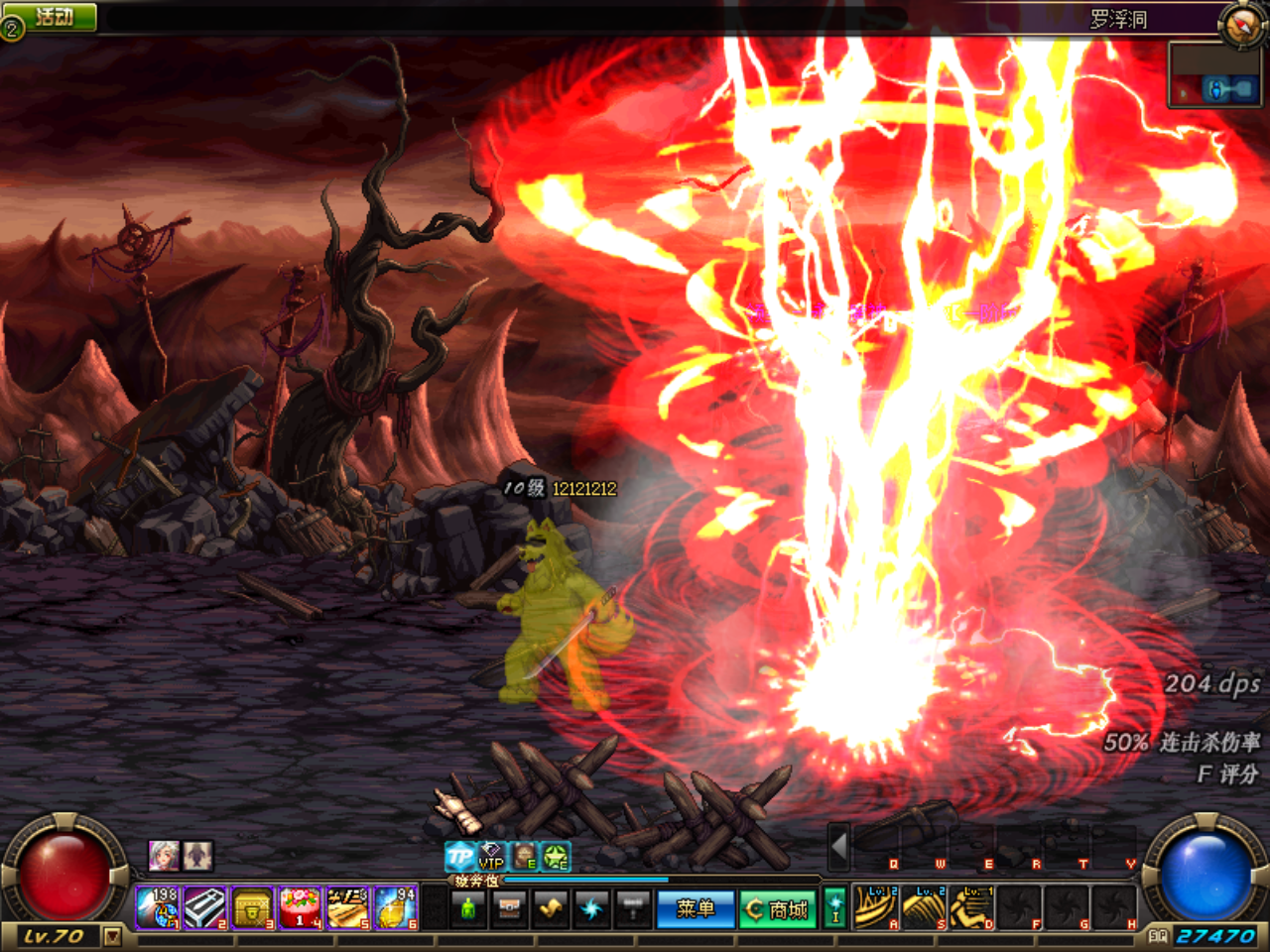Viewport: 1270px width, 952px height.
Task: Cast the Lv.2 skill bound to the A key
Action: click(x=876, y=909)
